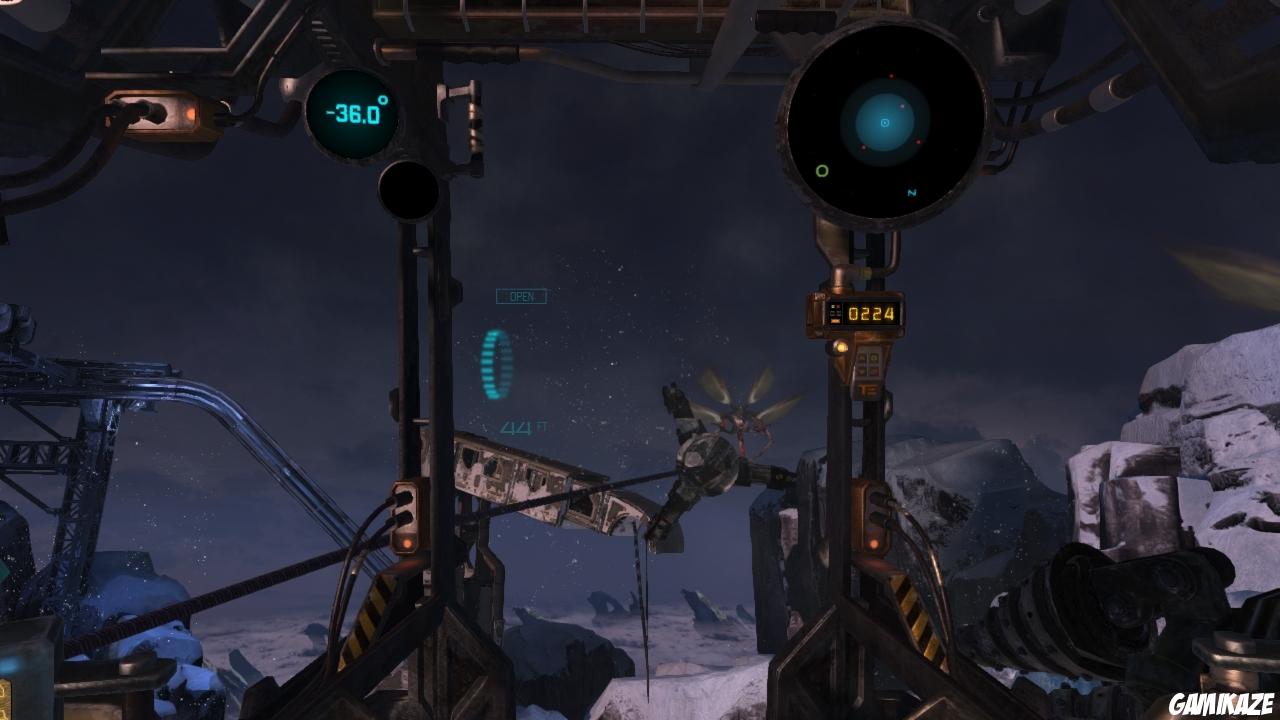
Task: Click the temperature gauge showing -36.0°
Action: 352,114
